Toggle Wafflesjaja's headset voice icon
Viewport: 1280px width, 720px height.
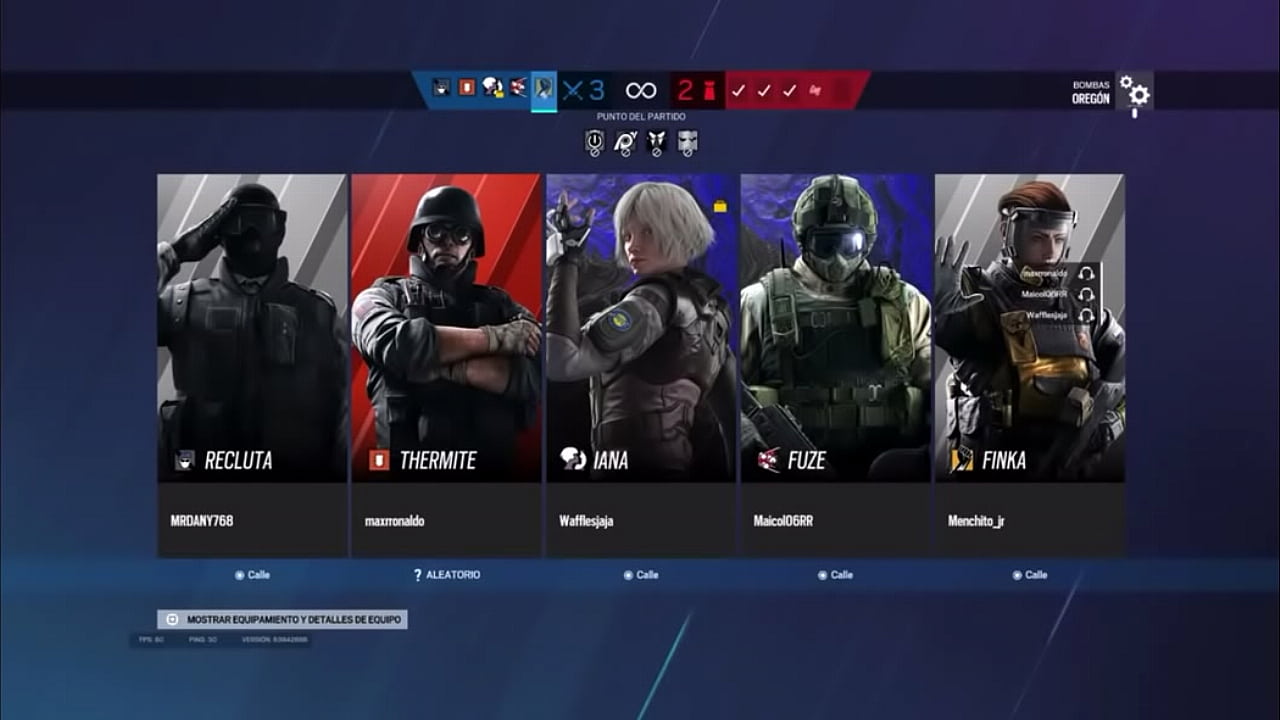click(1087, 315)
